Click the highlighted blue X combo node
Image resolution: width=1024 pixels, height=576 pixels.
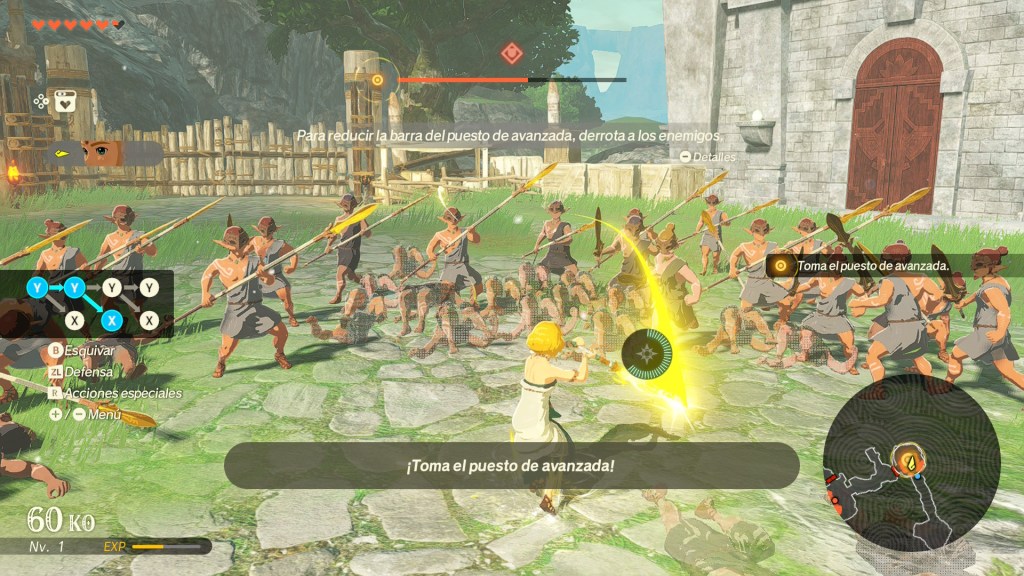pos(112,320)
